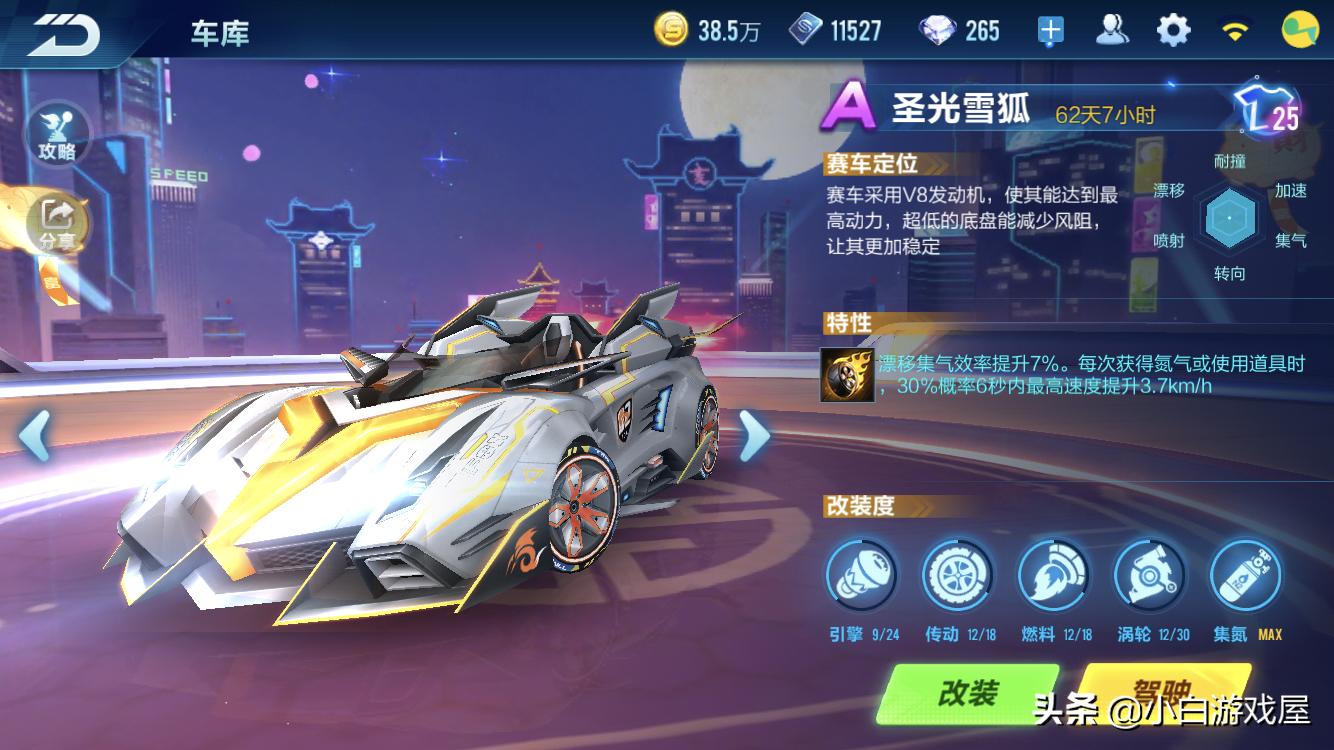Open the friends panel icon
Screen dimensions: 1334x750
coord(1110,29)
